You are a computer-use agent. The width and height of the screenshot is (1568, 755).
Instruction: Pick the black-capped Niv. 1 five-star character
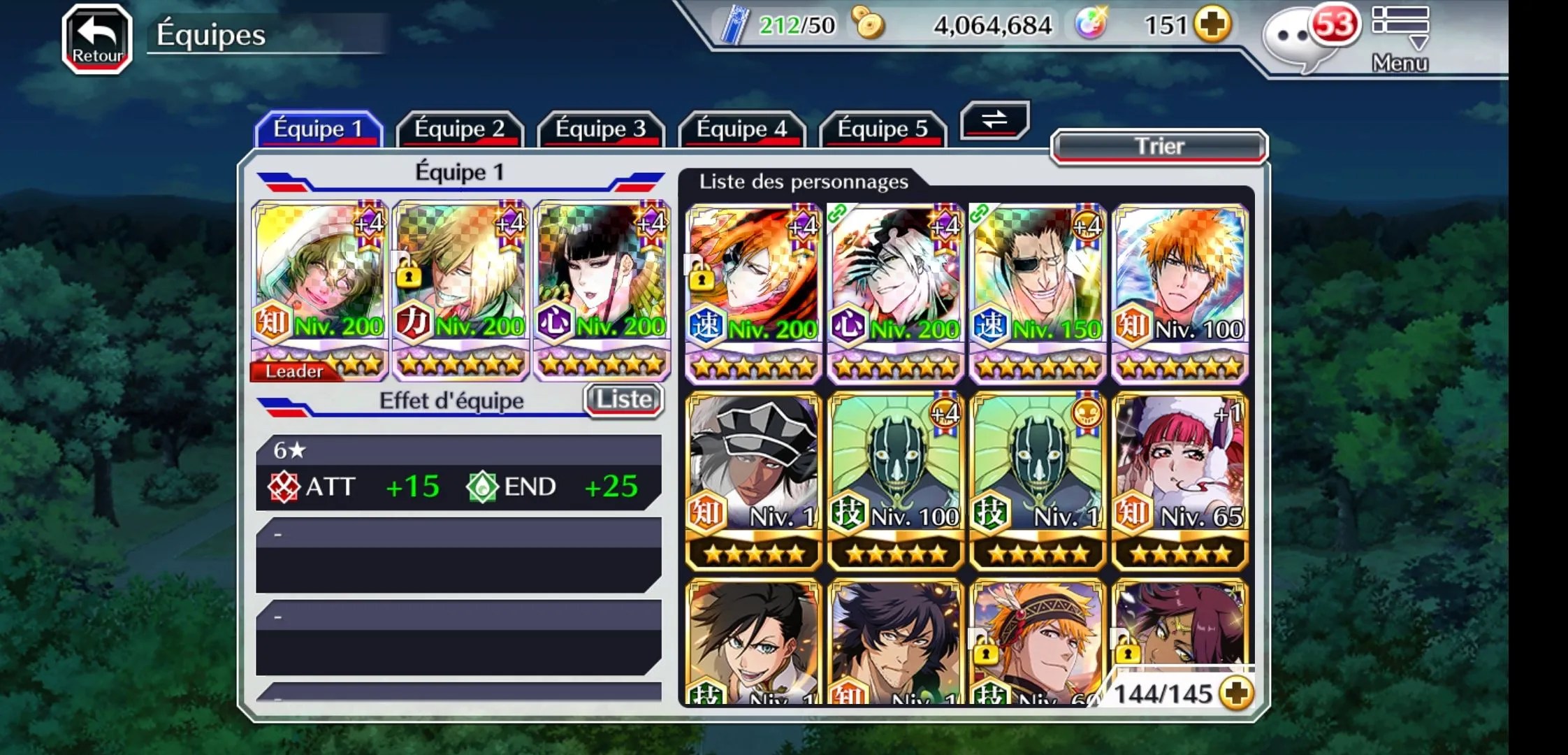coord(753,480)
